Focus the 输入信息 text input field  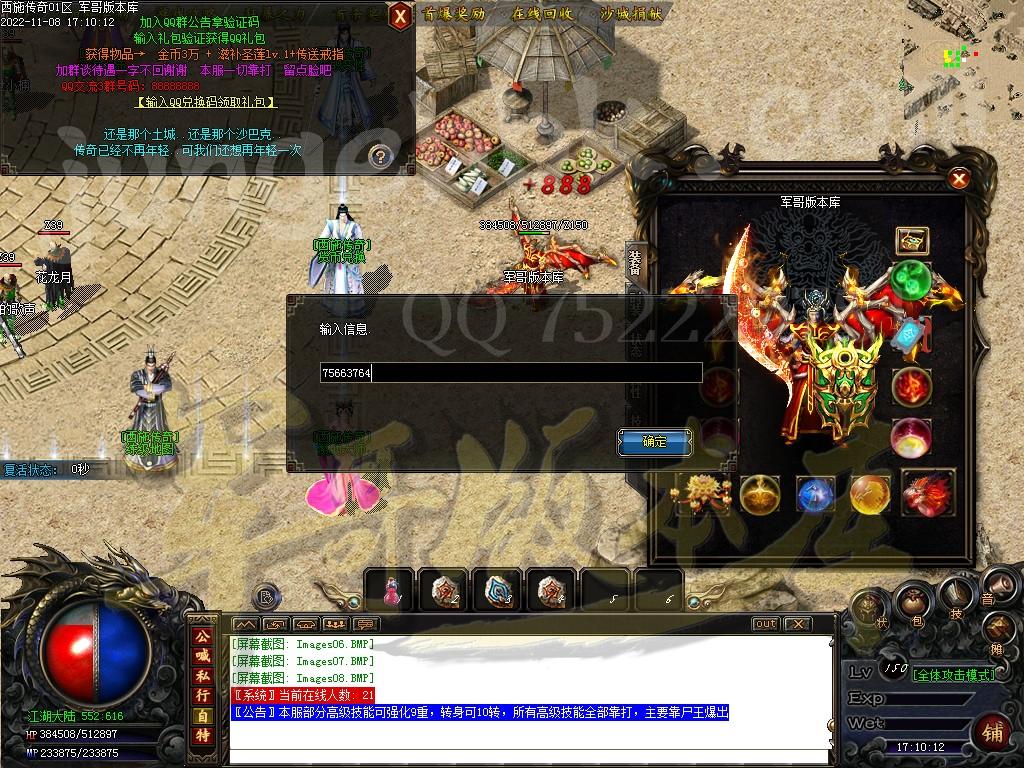[510, 373]
